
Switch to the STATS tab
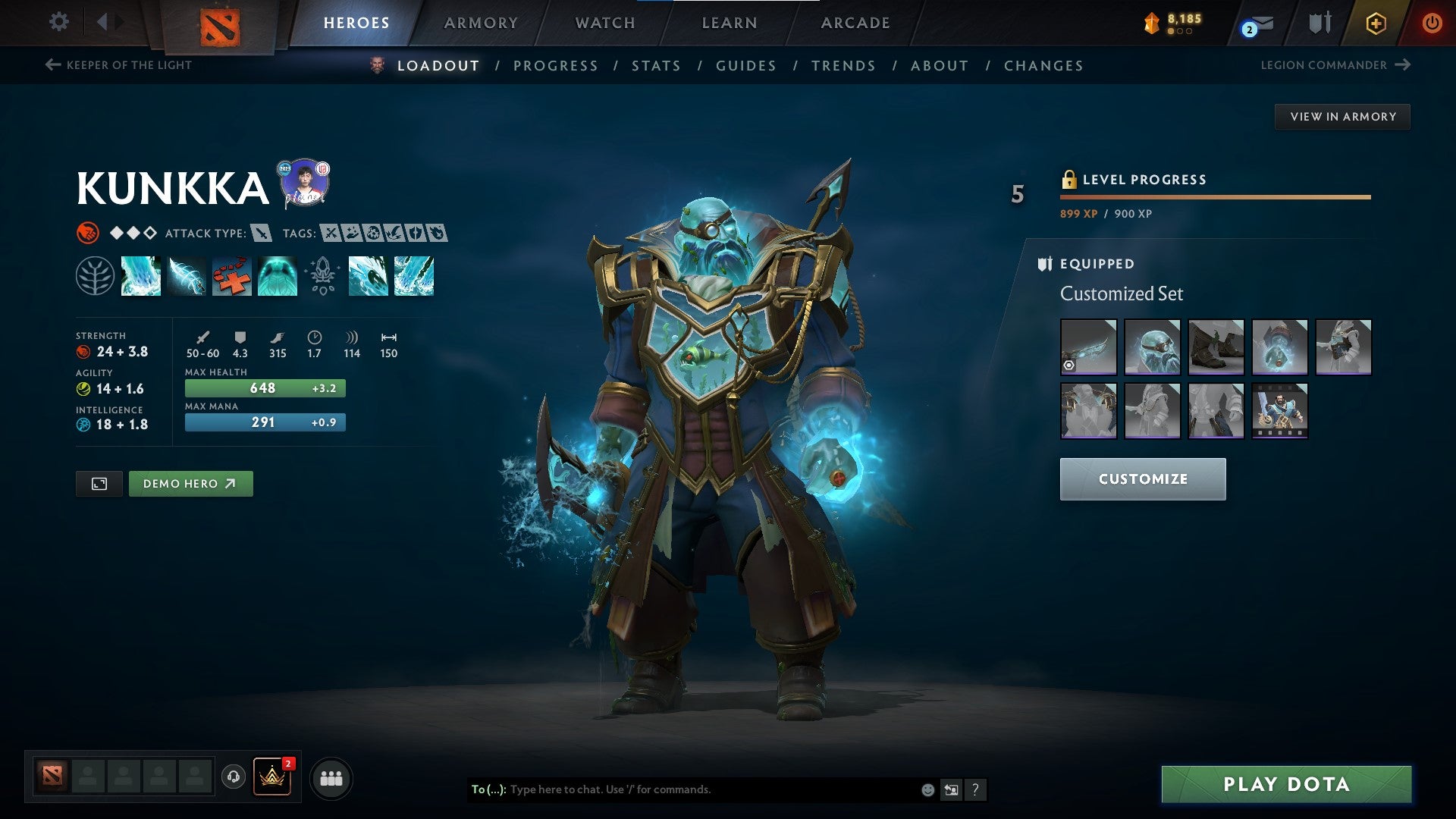tap(656, 66)
